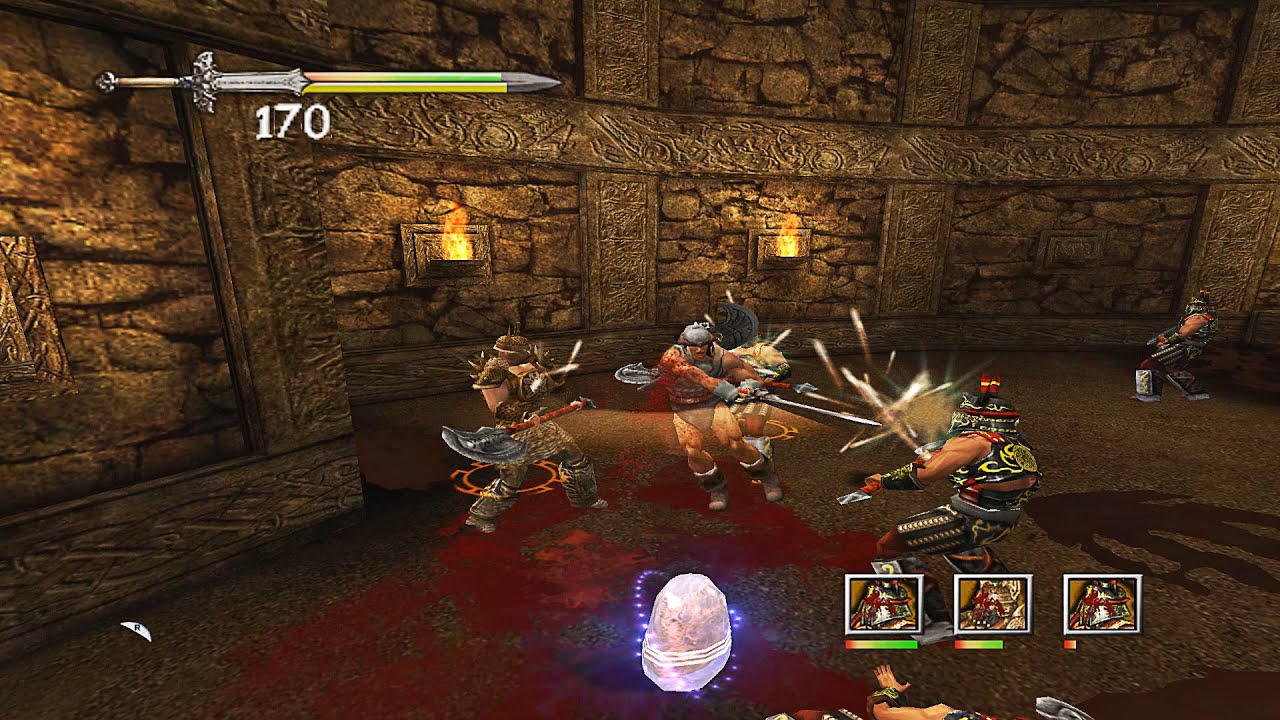Select the dark-helmet portrait with full health bar

883,604
